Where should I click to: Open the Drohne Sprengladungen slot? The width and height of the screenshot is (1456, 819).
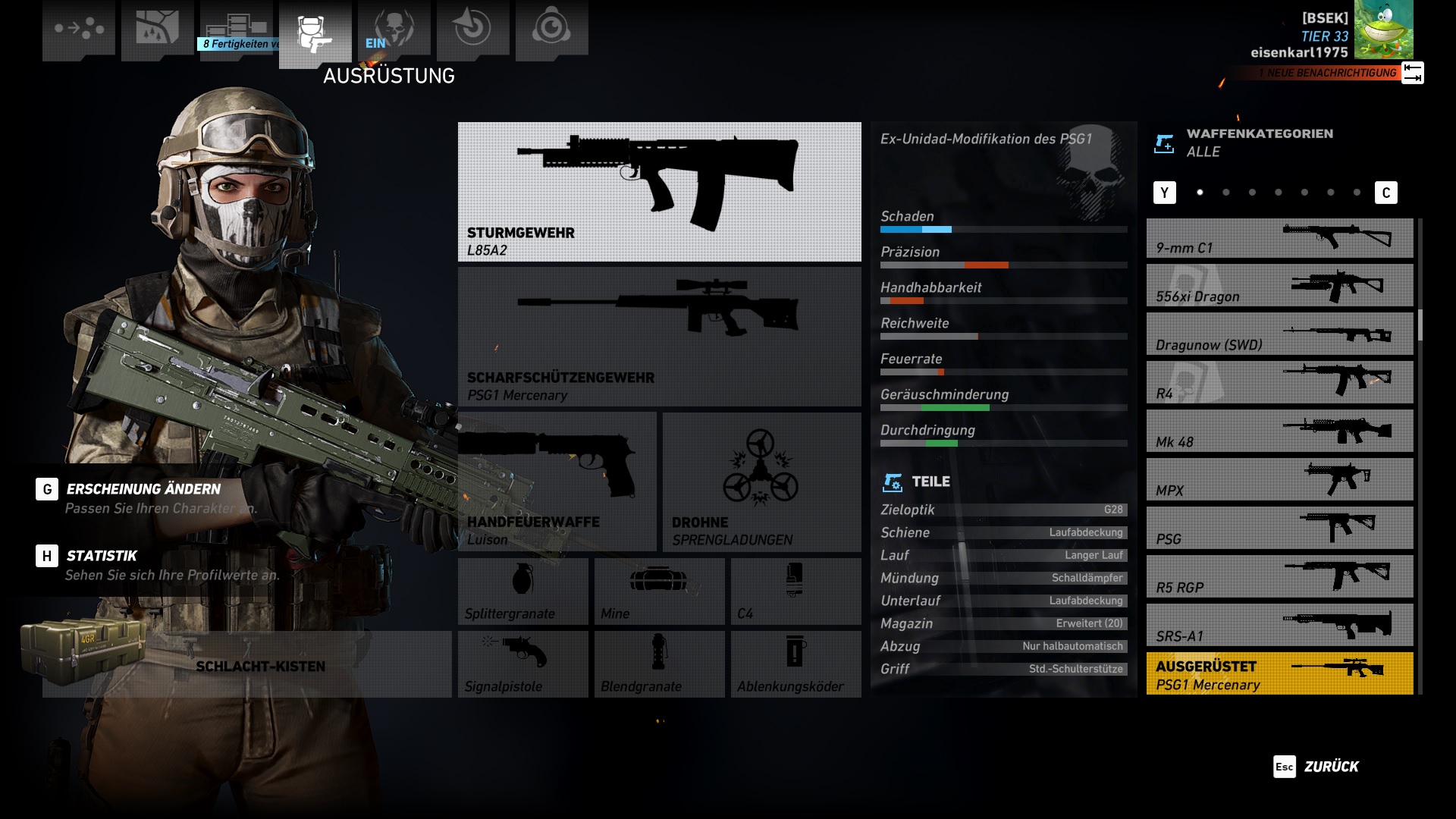click(x=761, y=482)
